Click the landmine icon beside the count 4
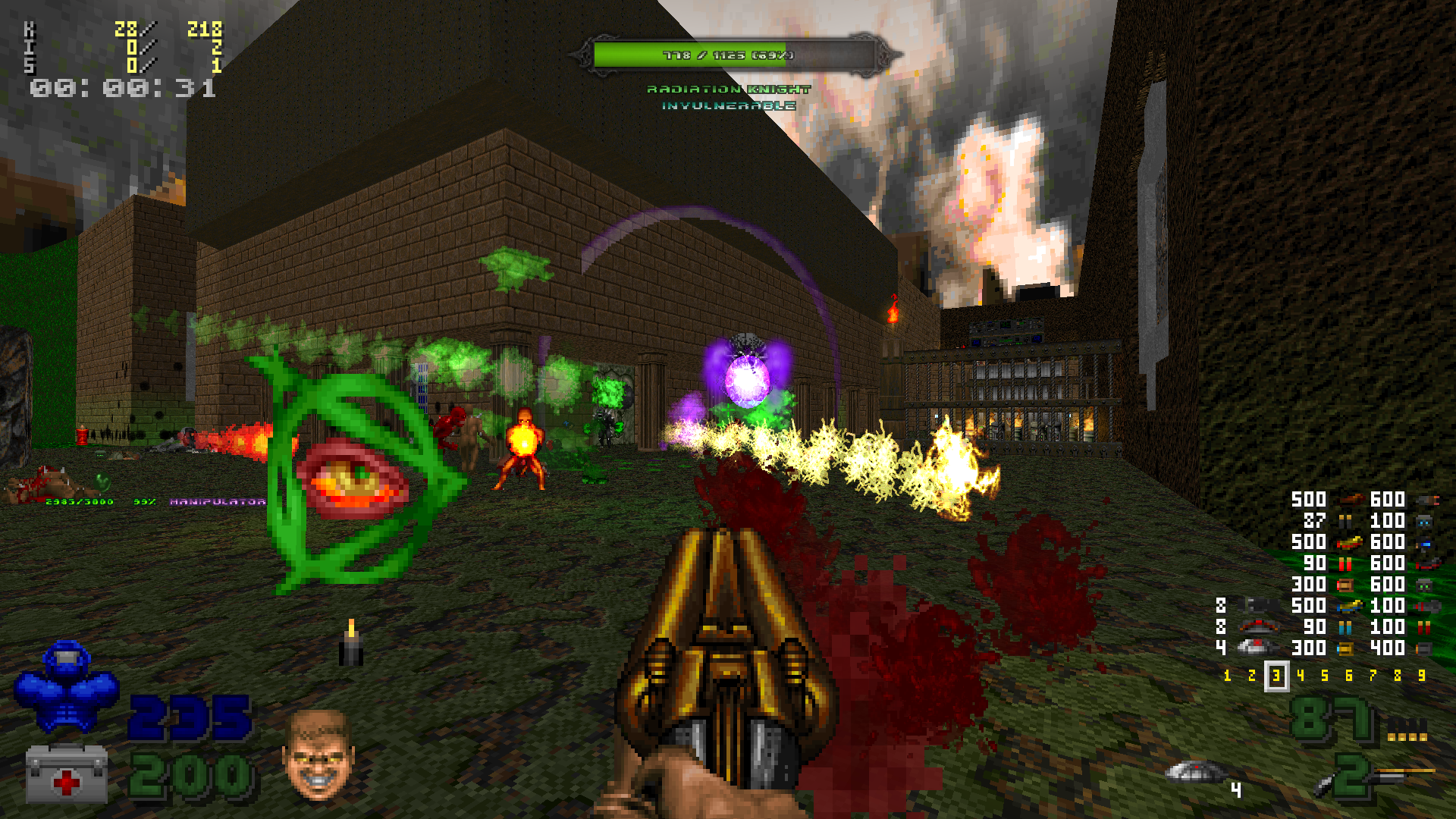1456x819 pixels. [x=1256, y=648]
